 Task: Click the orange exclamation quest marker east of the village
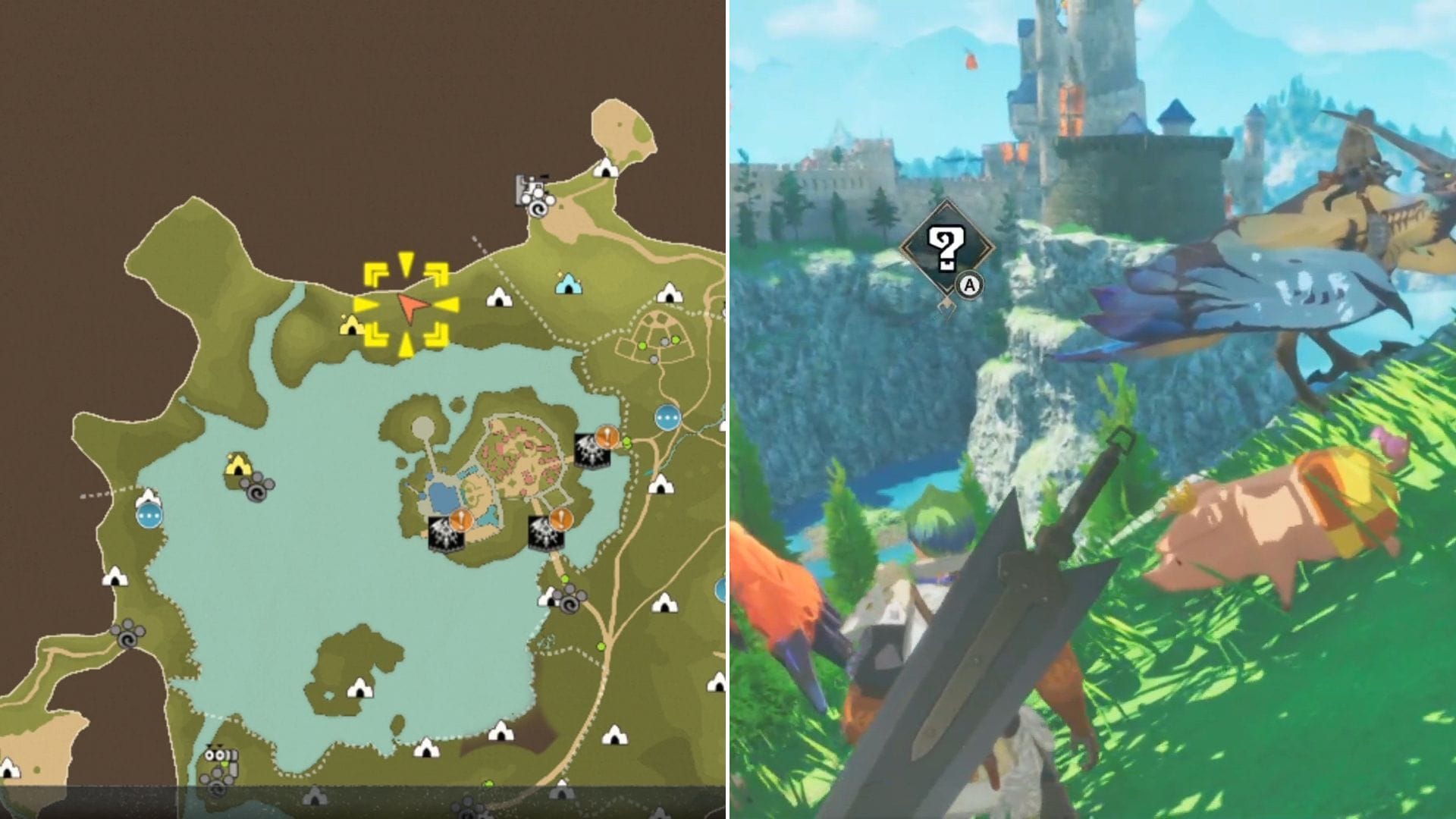606,435
